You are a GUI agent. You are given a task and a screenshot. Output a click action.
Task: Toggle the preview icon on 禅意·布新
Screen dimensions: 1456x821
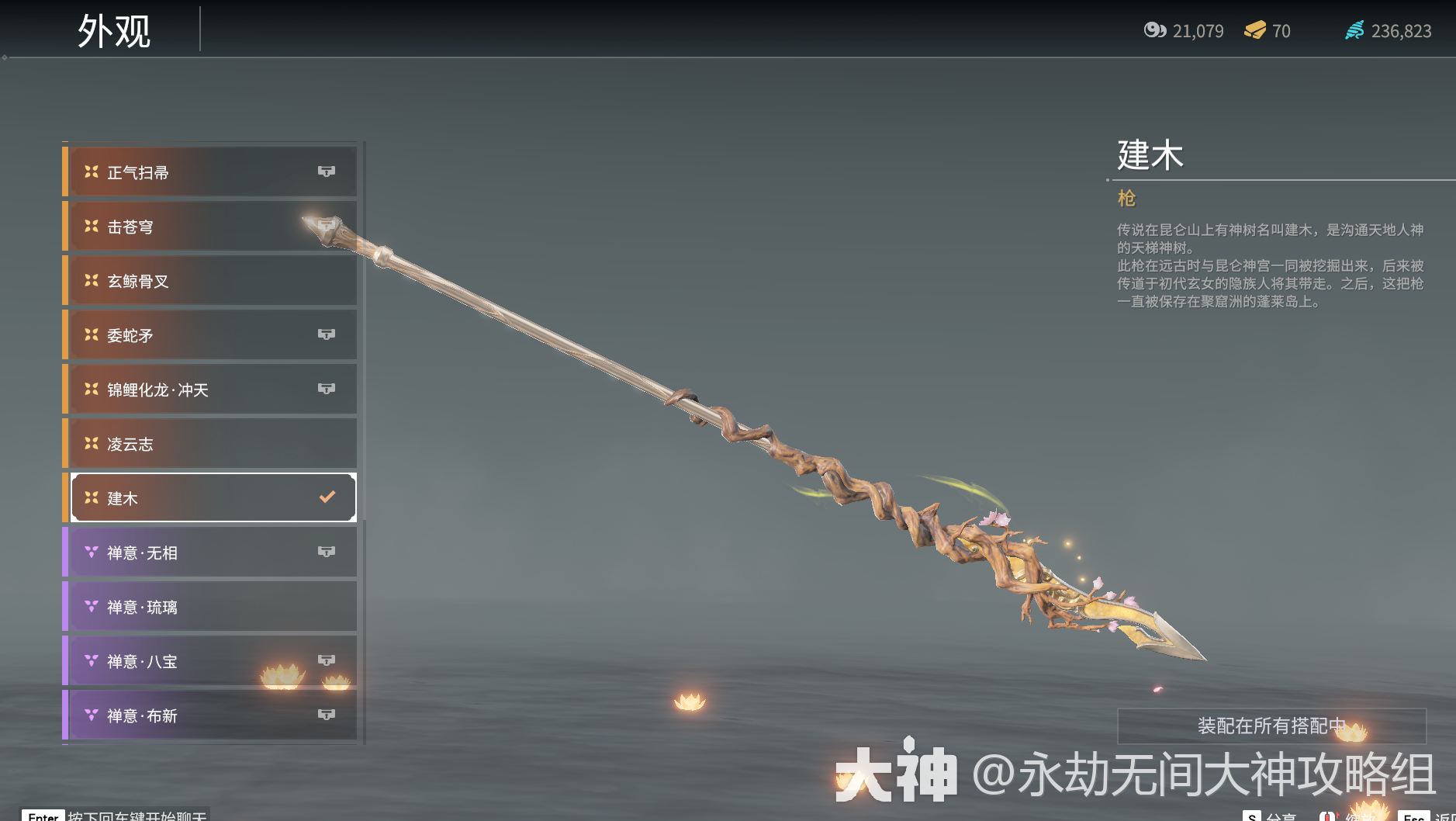pyautogui.click(x=327, y=715)
